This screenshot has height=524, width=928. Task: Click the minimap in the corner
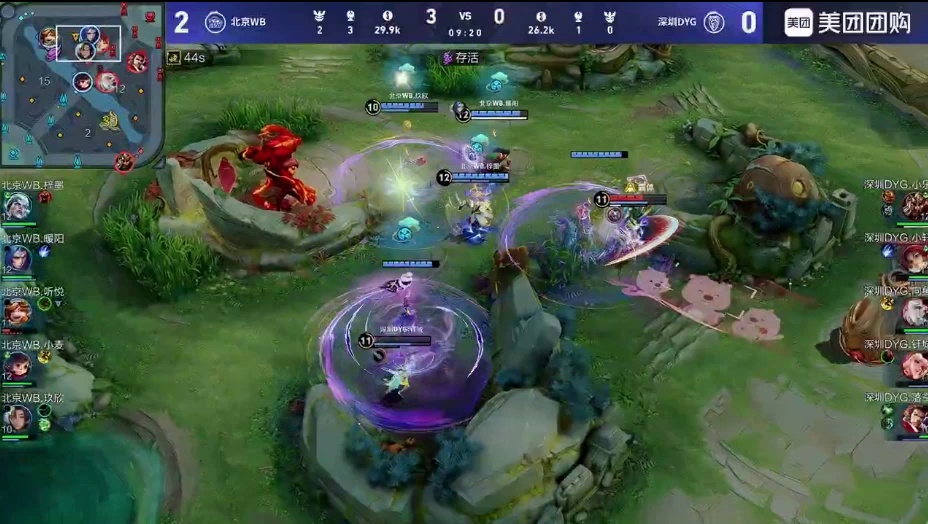click(82, 85)
